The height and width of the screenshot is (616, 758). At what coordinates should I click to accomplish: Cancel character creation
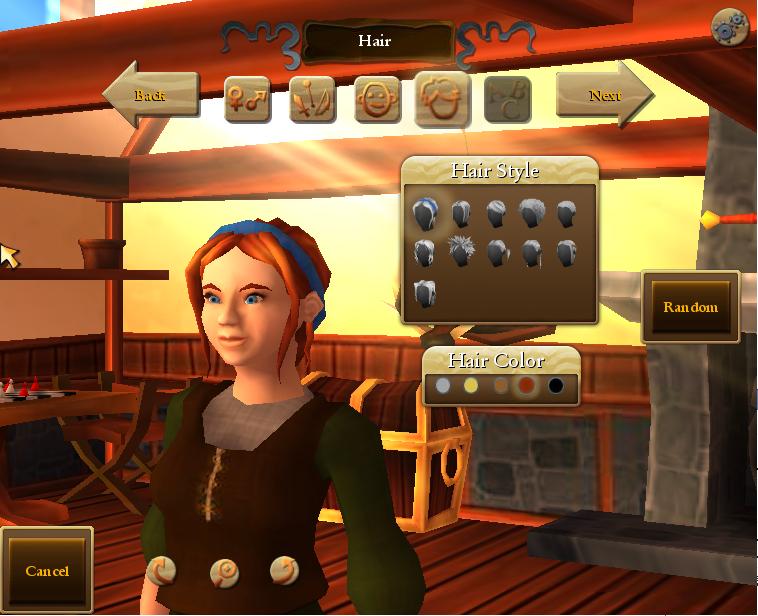(47, 571)
